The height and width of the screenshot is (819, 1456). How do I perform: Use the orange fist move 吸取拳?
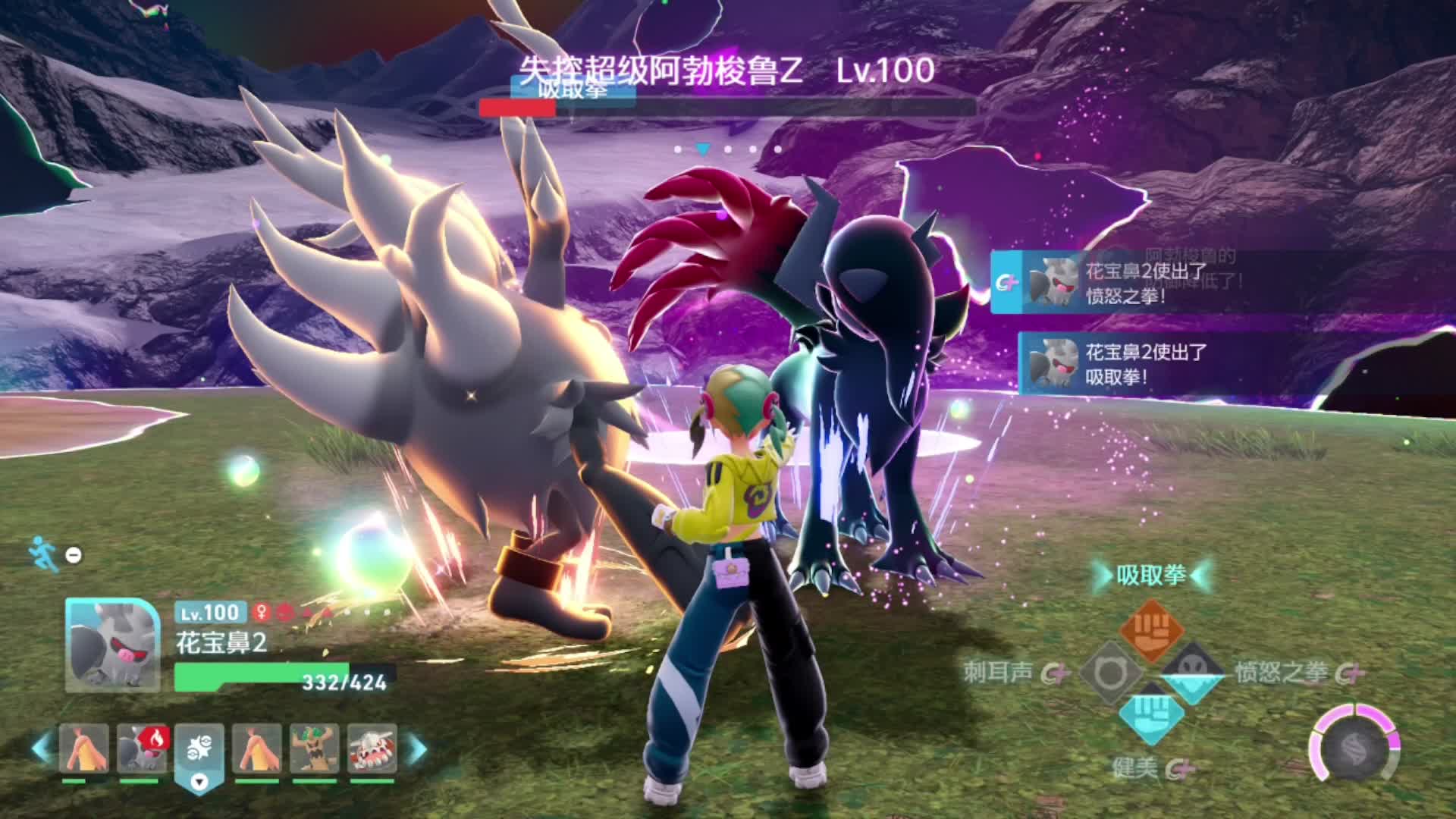pyautogui.click(x=1151, y=631)
